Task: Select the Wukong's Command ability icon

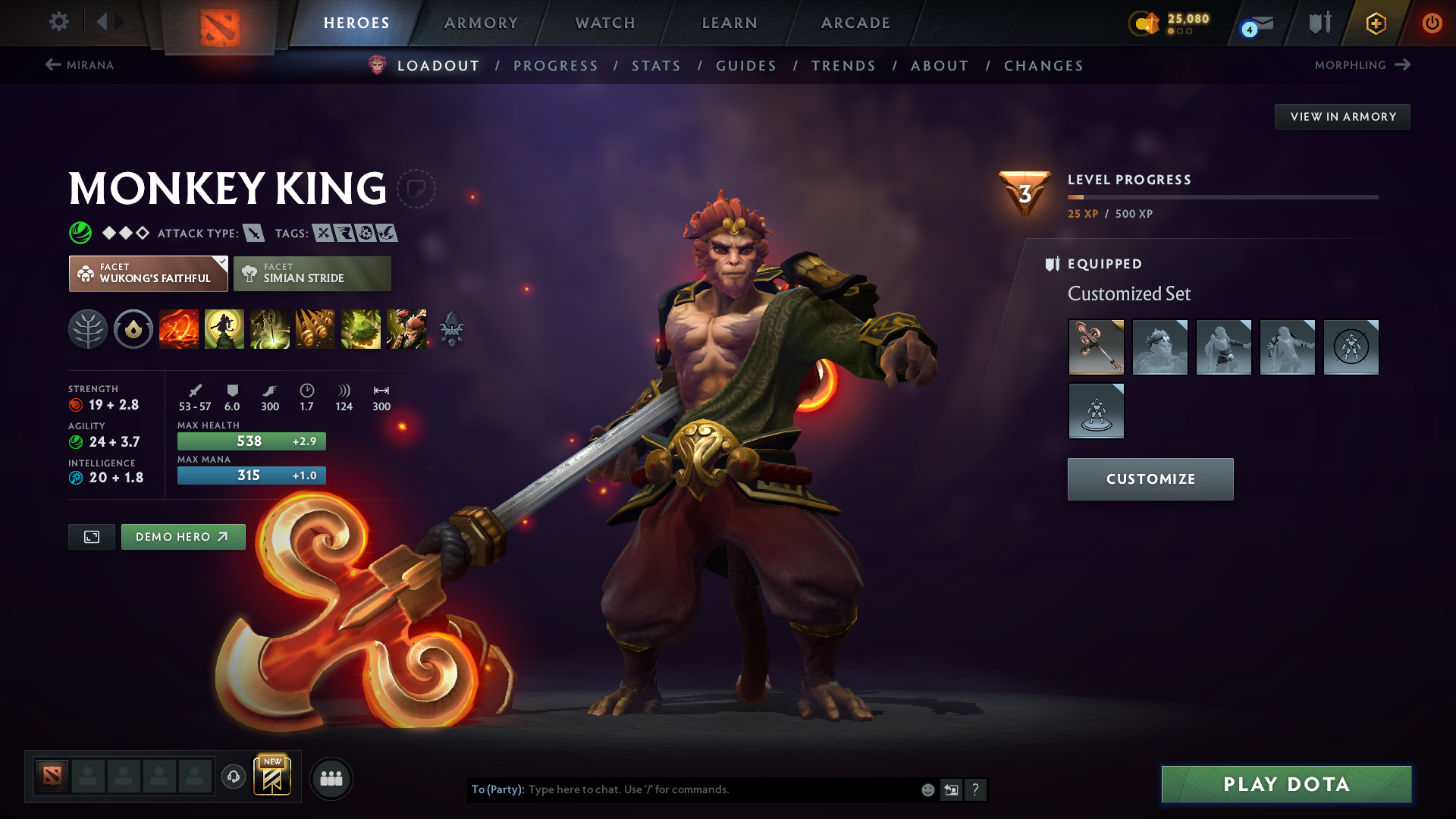Action: 406,328
